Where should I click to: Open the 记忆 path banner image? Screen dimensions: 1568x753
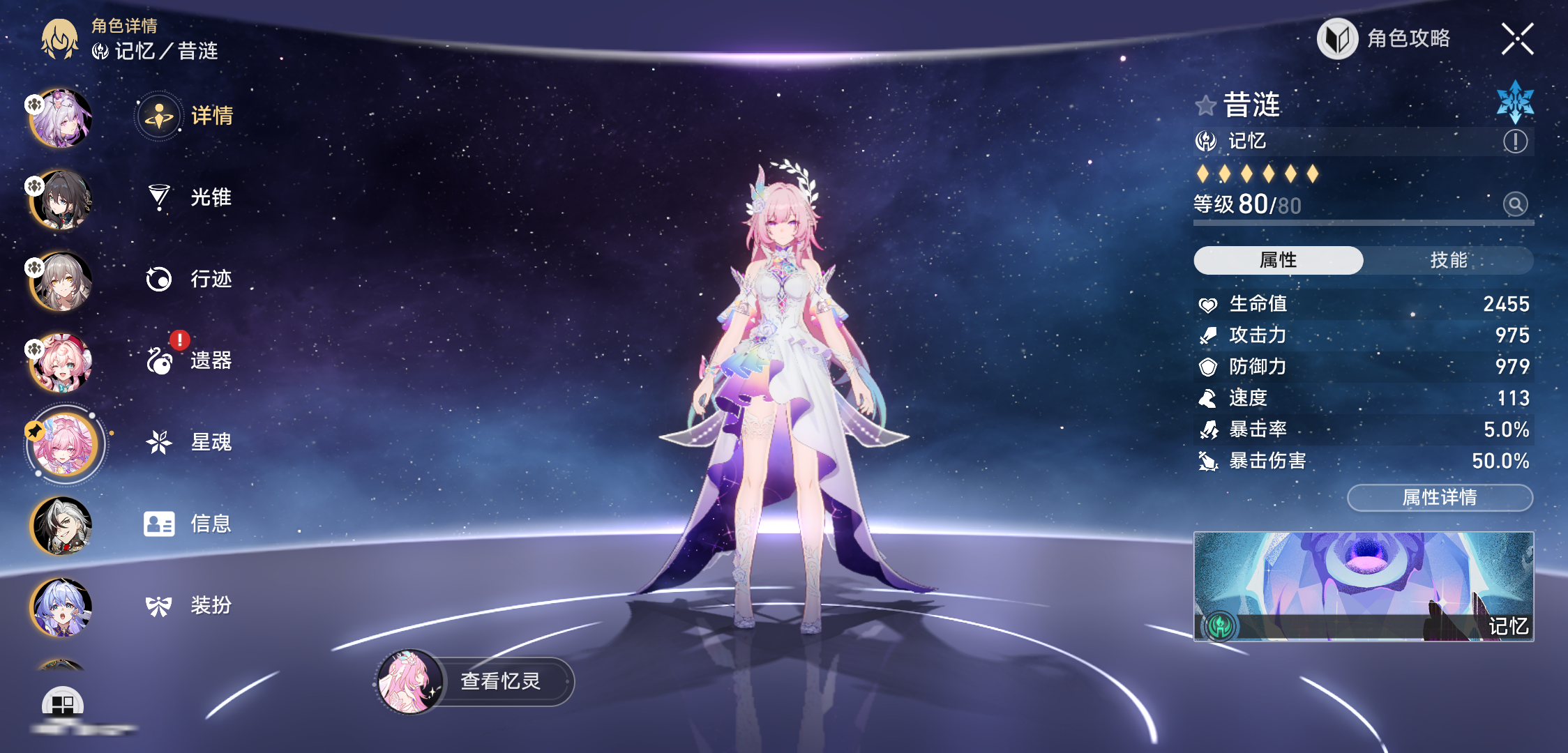pyautogui.click(x=1364, y=586)
